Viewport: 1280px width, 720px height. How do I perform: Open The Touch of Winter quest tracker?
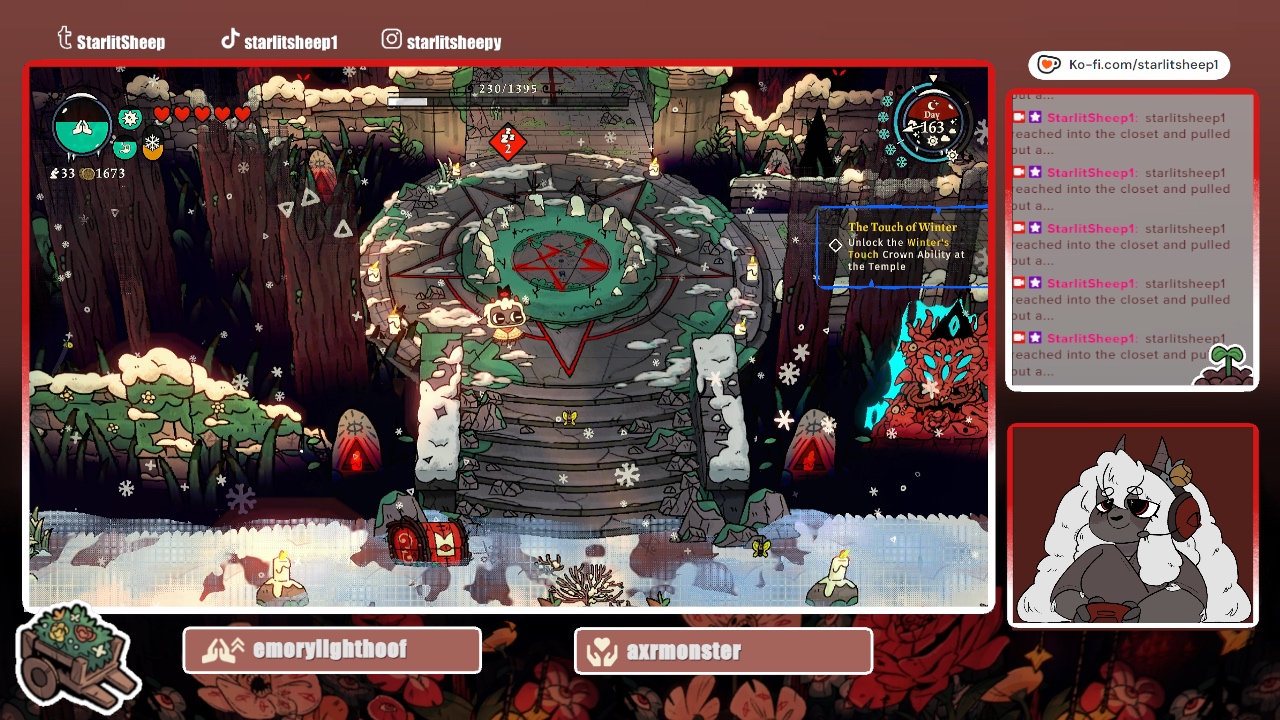click(903, 247)
